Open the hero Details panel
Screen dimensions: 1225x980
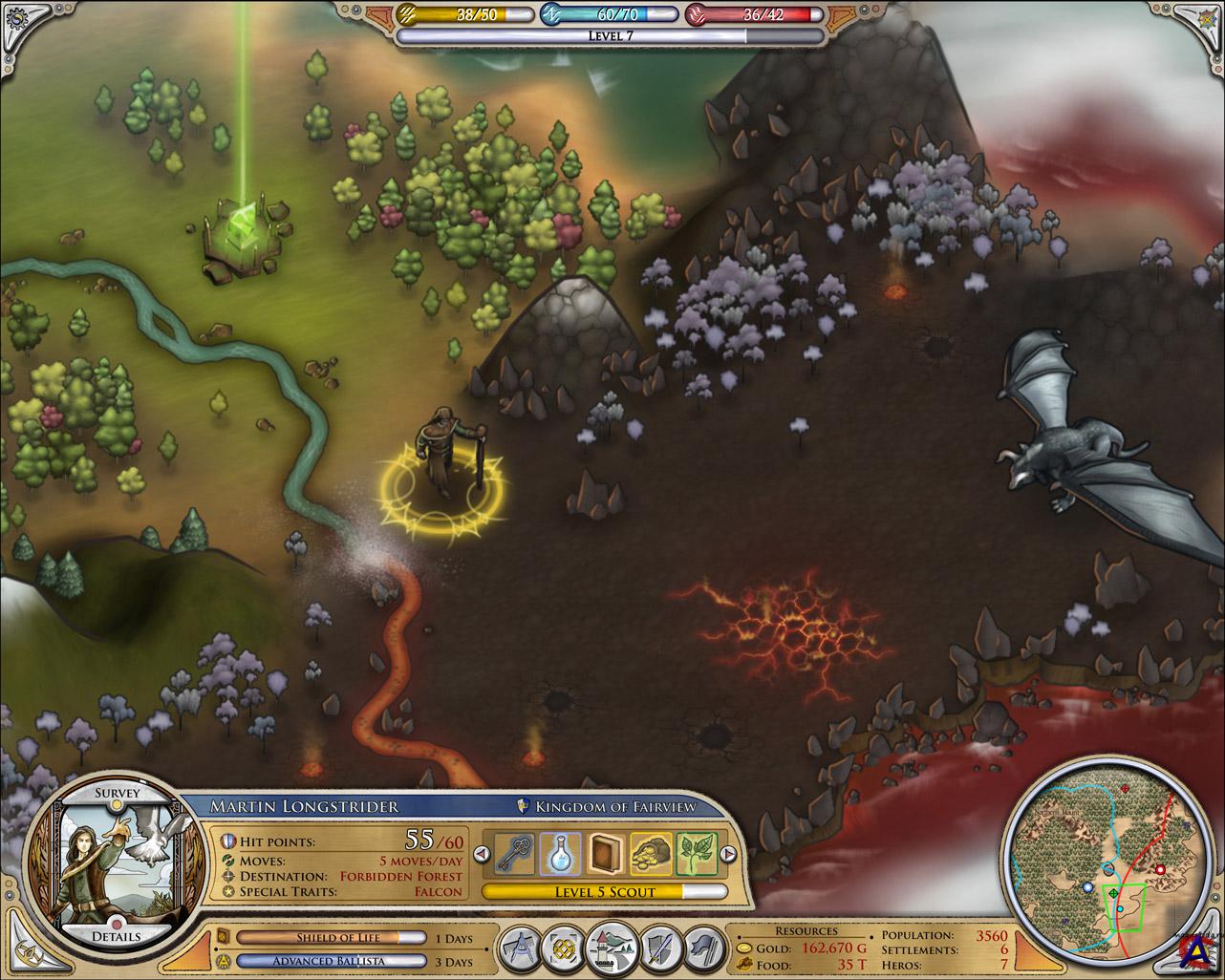(118, 935)
